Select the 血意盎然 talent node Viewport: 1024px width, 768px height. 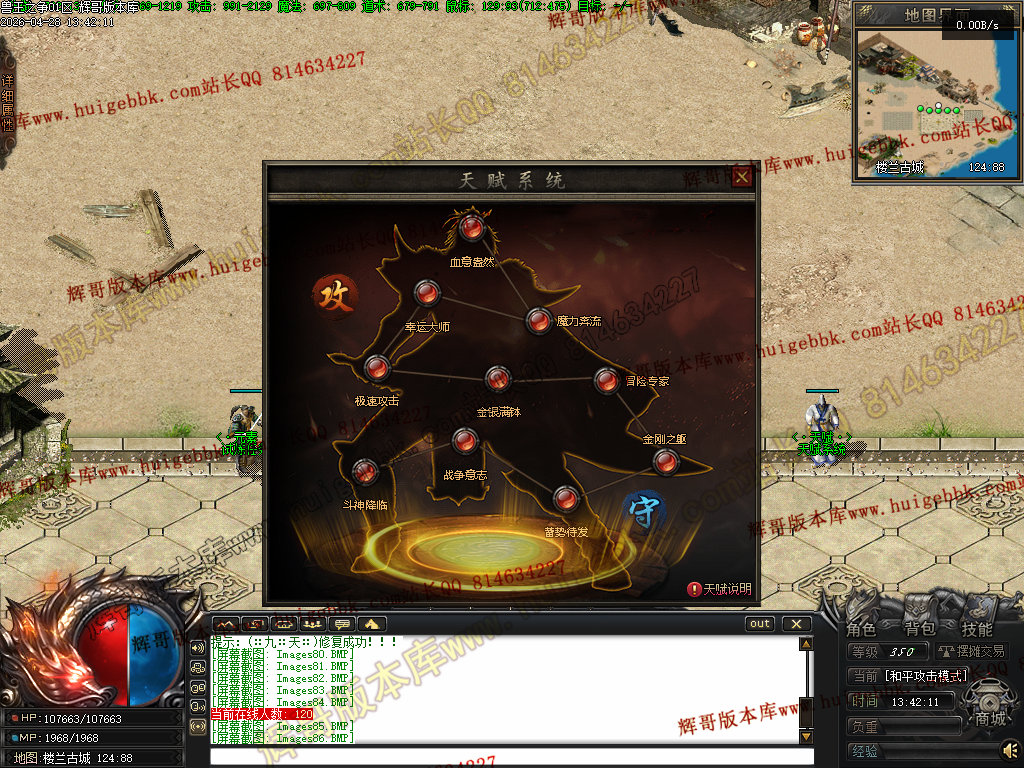coord(472,229)
